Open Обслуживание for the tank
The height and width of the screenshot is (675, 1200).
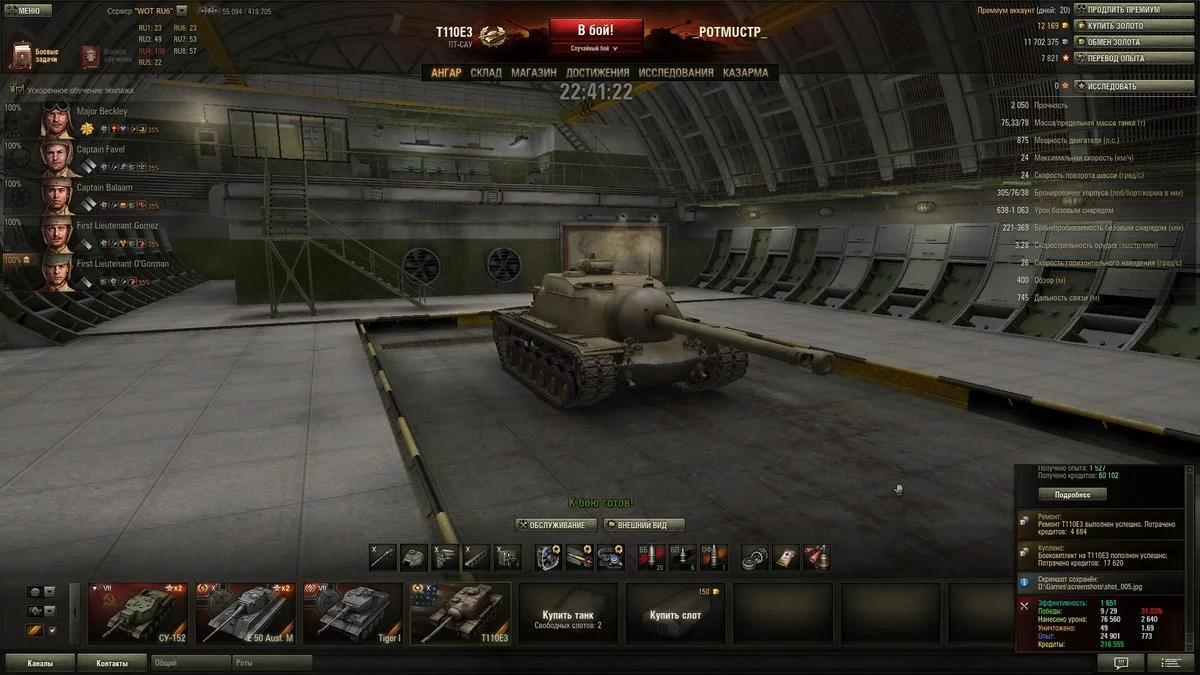(556, 525)
